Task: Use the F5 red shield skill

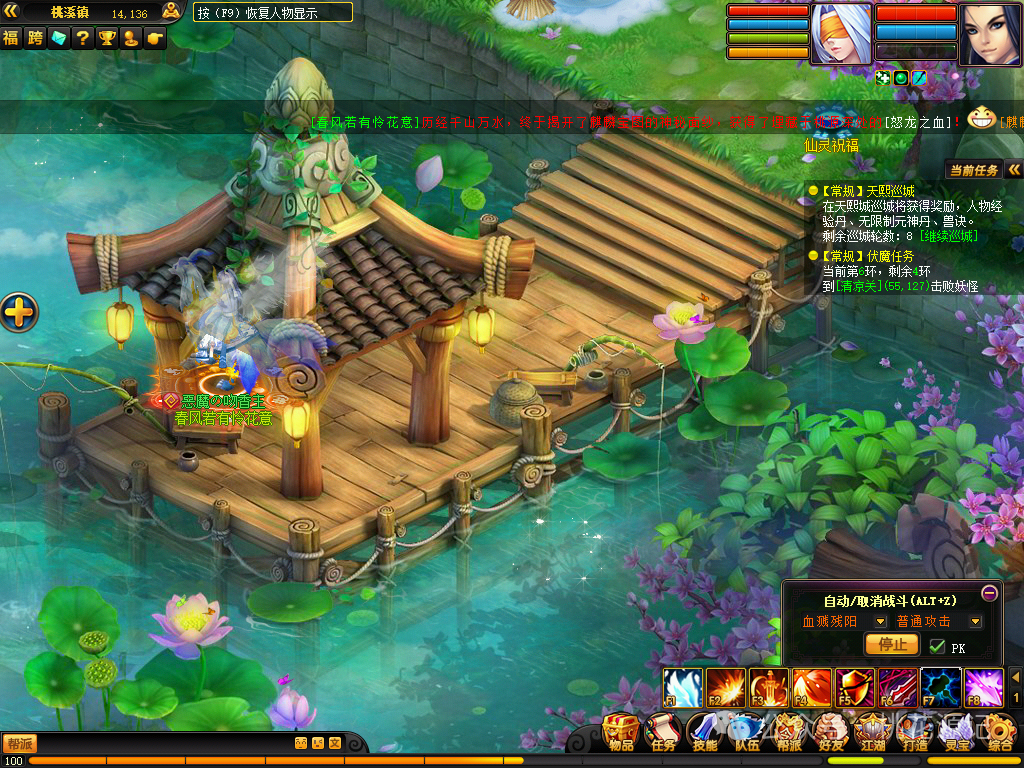Action: pos(855,687)
